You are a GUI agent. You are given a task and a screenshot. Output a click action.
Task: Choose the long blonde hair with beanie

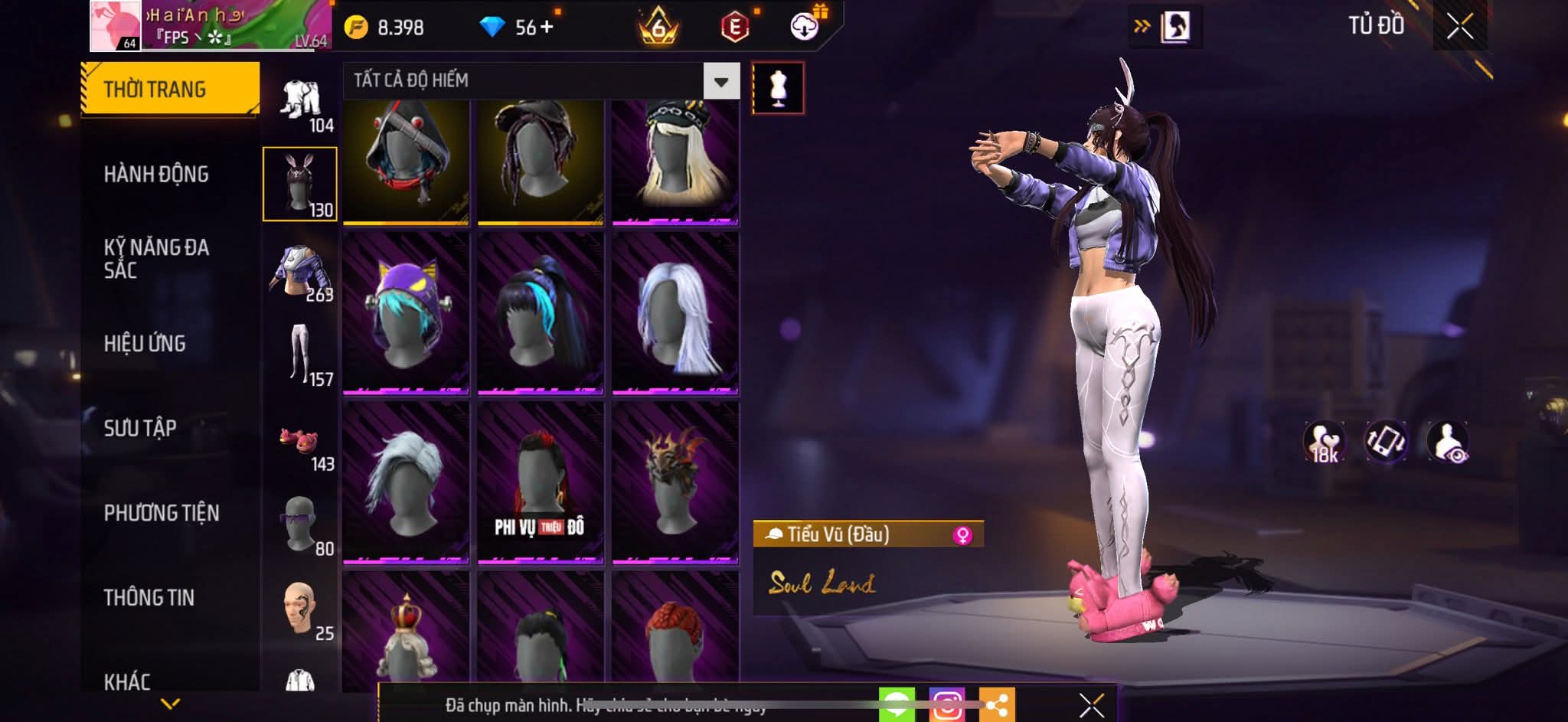click(x=675, y=162)
